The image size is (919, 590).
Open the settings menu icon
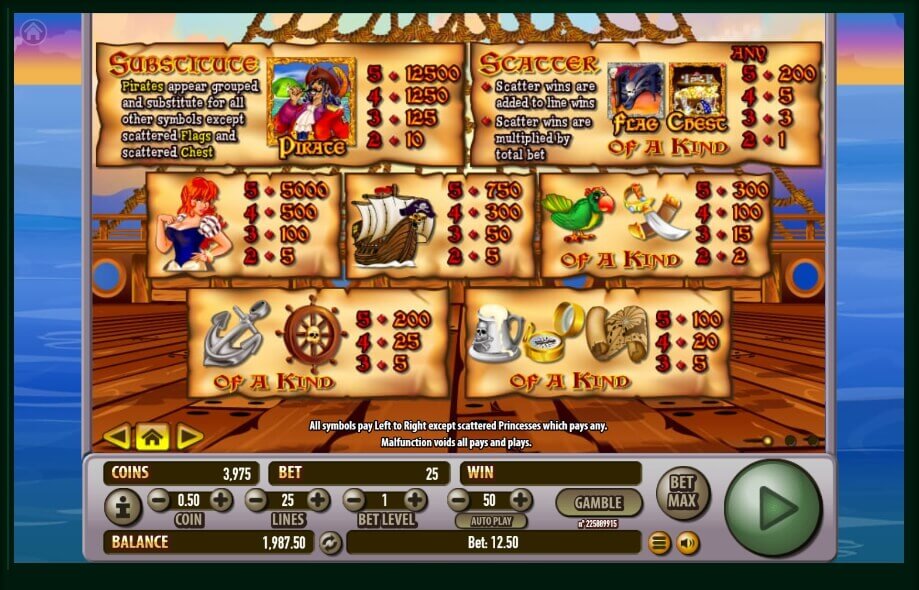pos(659,543)
